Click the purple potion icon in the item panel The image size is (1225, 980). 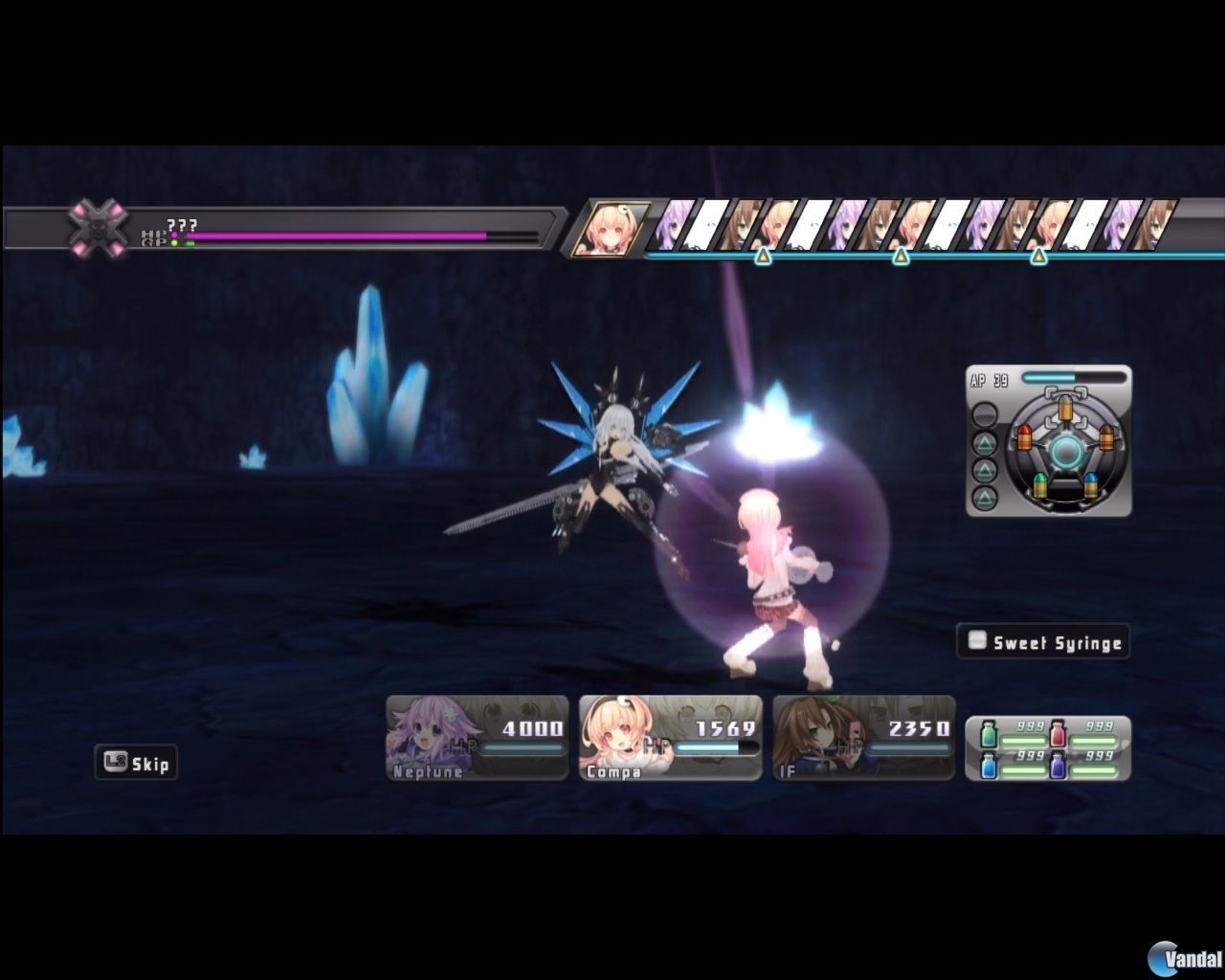click(x=1058, y=766)
